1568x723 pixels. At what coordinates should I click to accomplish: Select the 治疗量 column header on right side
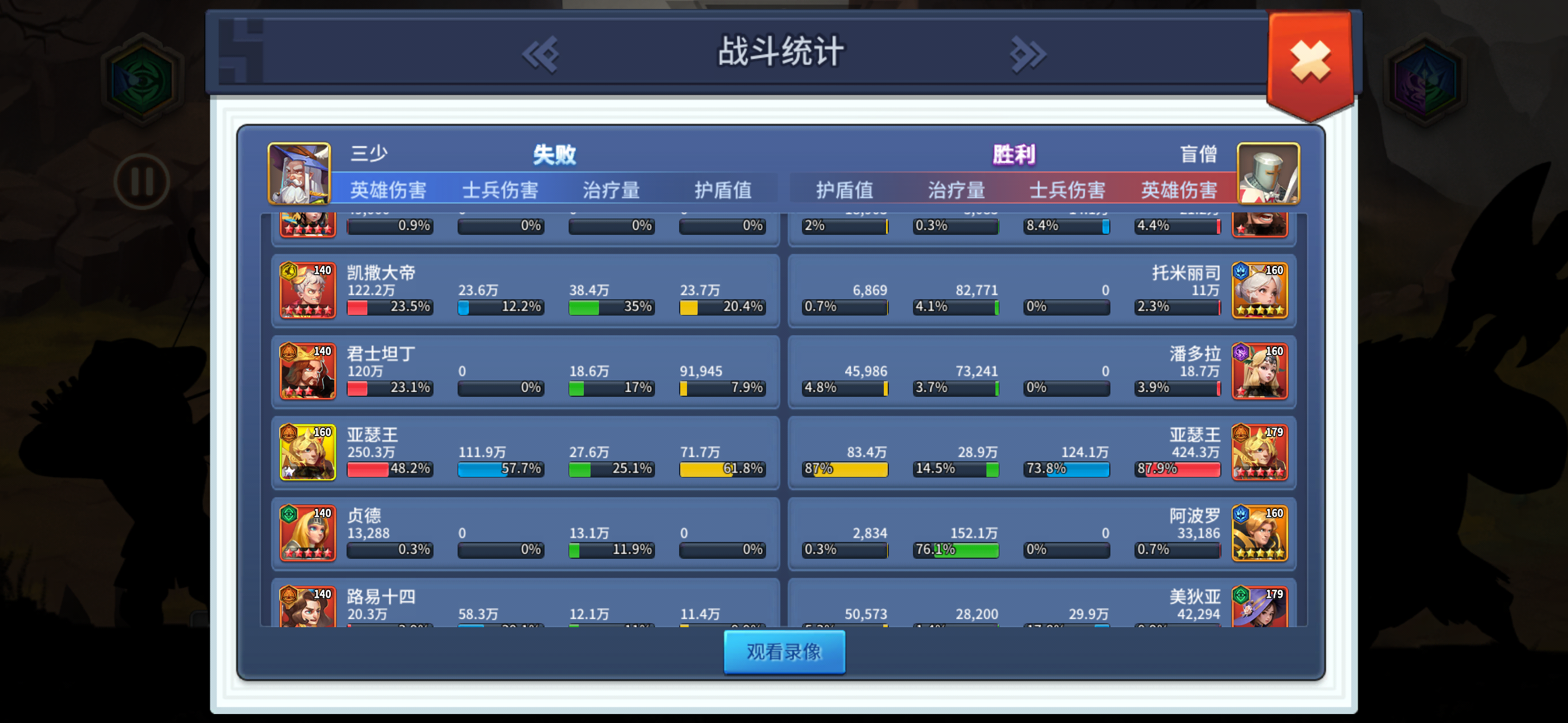pyautogui.click(x=956, y=189)
